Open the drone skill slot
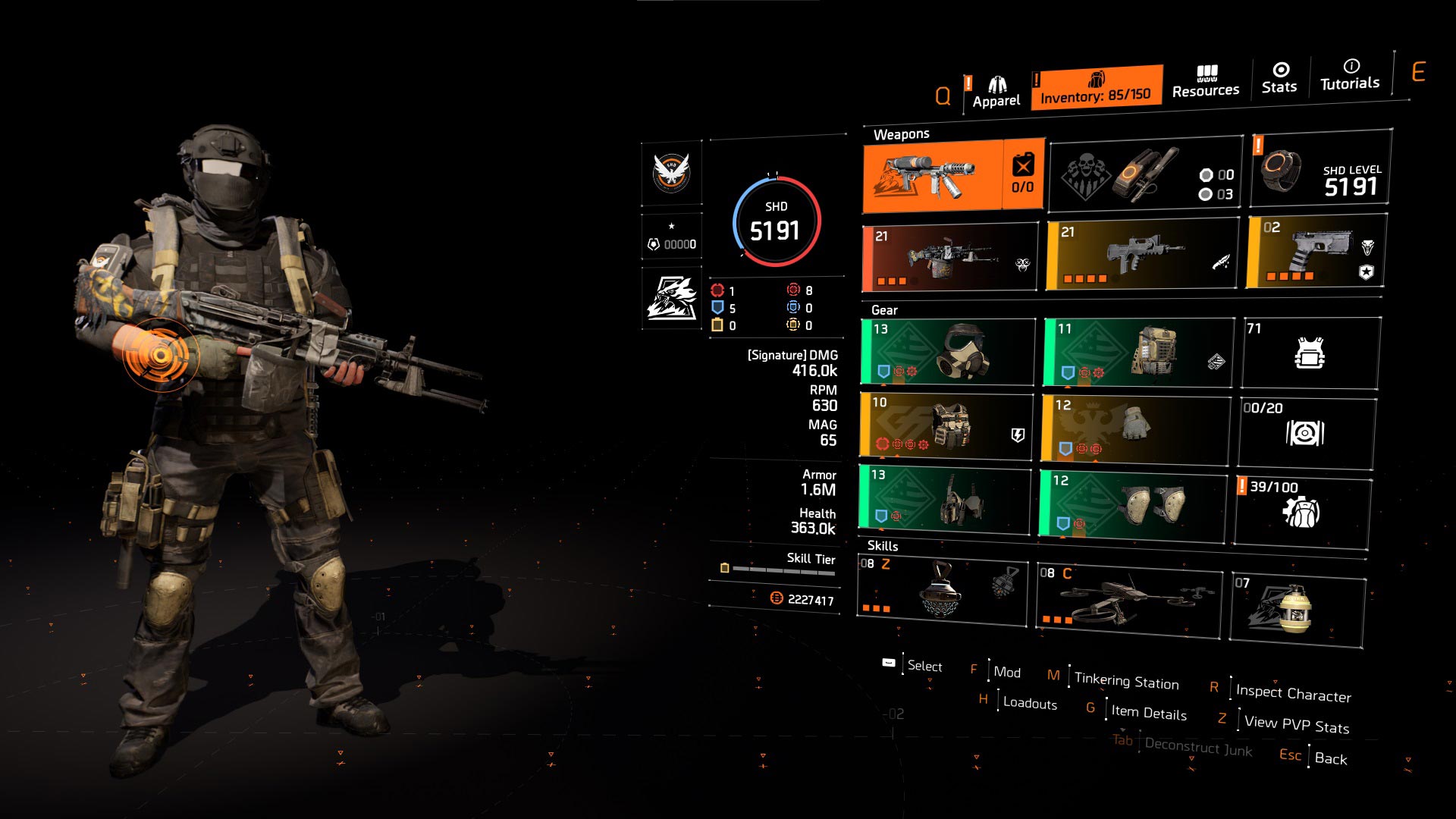The width and height of the screenshot is (1456, 819). tap(1129, 601)
